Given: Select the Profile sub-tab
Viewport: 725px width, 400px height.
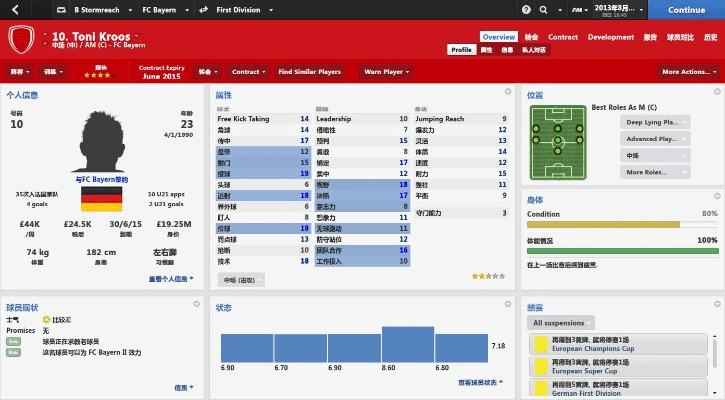Looking at the screenshot, I should 461,49.
